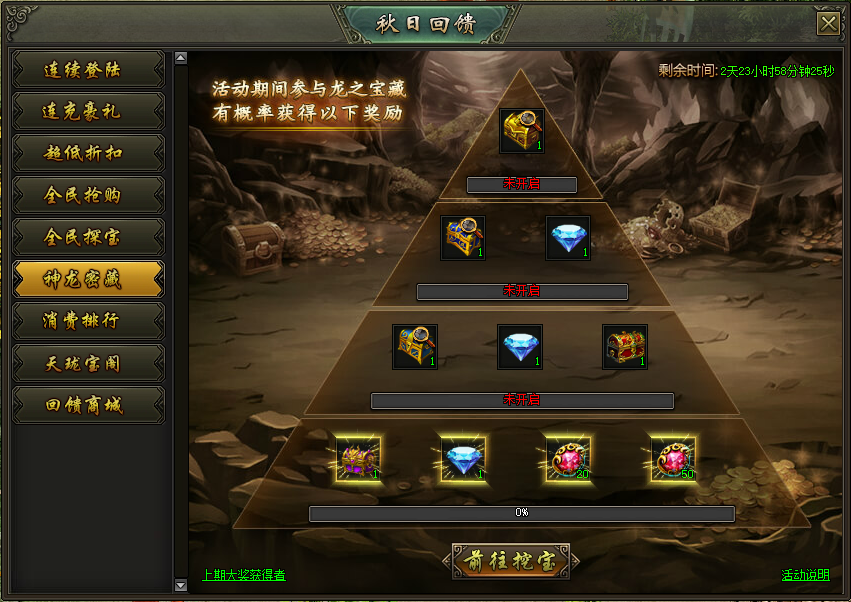Open the 上期大奖获得者 link
Screen dimensions: 851x602
click(243, 575)
